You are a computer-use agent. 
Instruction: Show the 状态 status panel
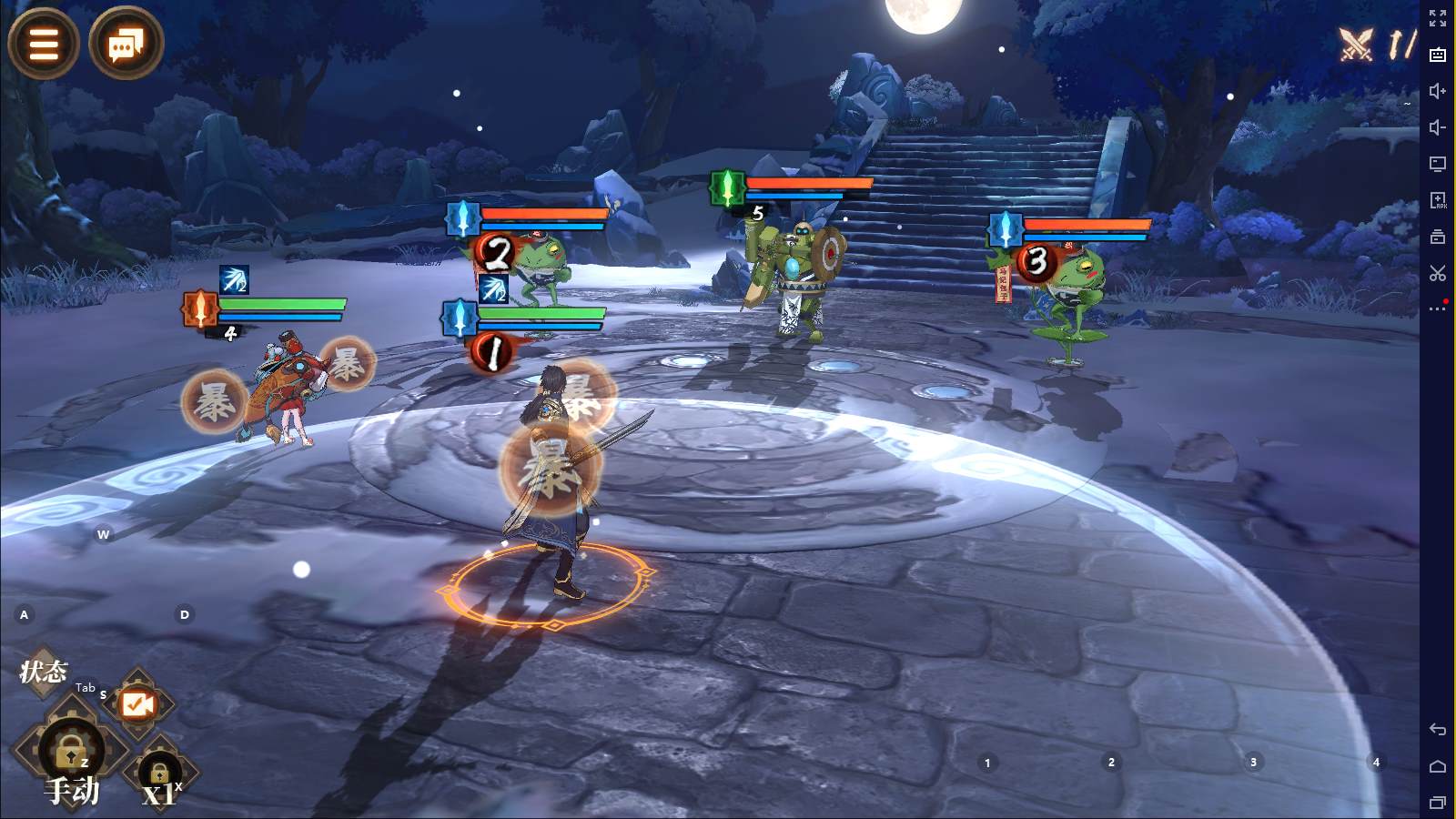44,672
